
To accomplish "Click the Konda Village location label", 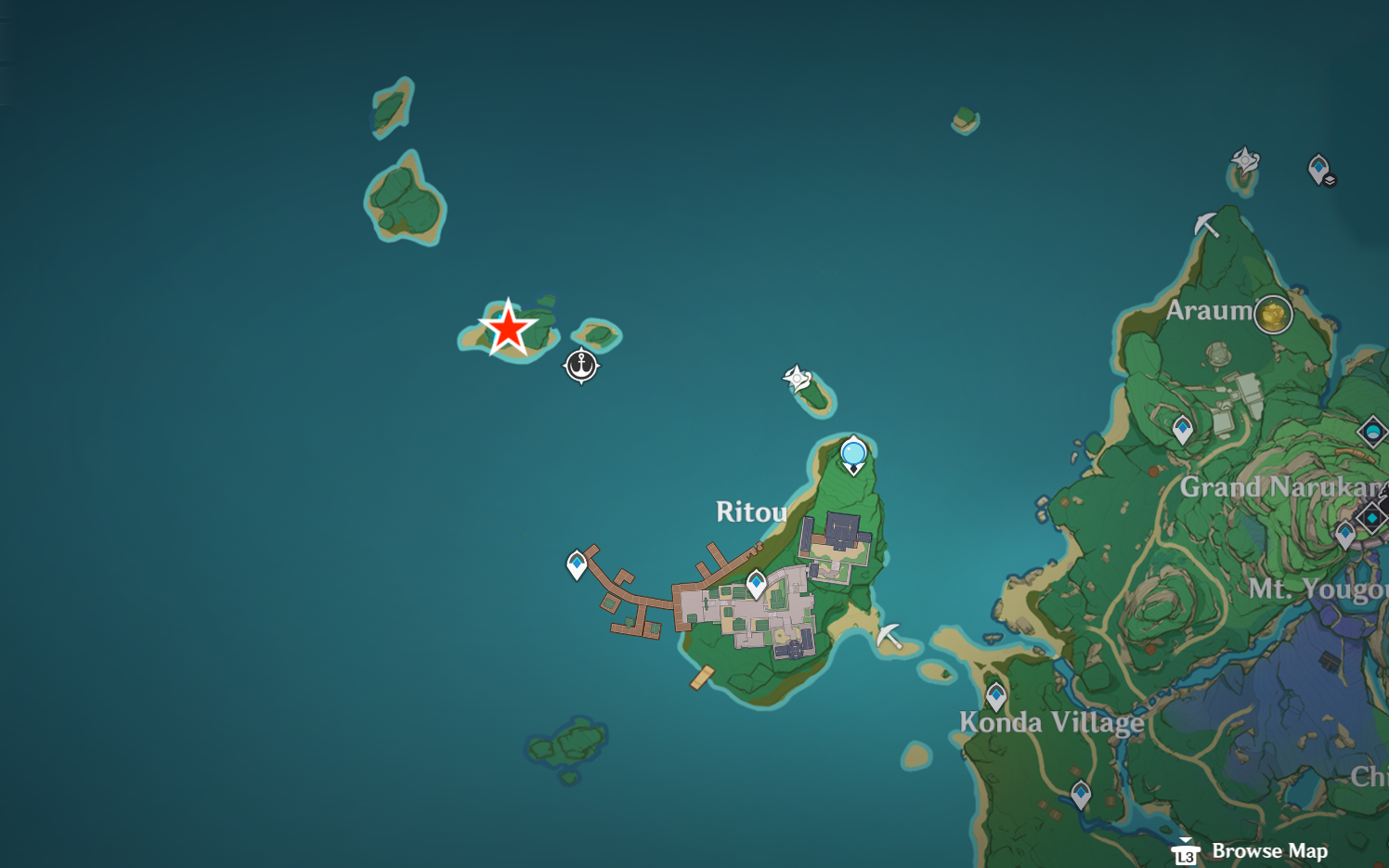I will pyautogui.click(x=1051, y=722).
